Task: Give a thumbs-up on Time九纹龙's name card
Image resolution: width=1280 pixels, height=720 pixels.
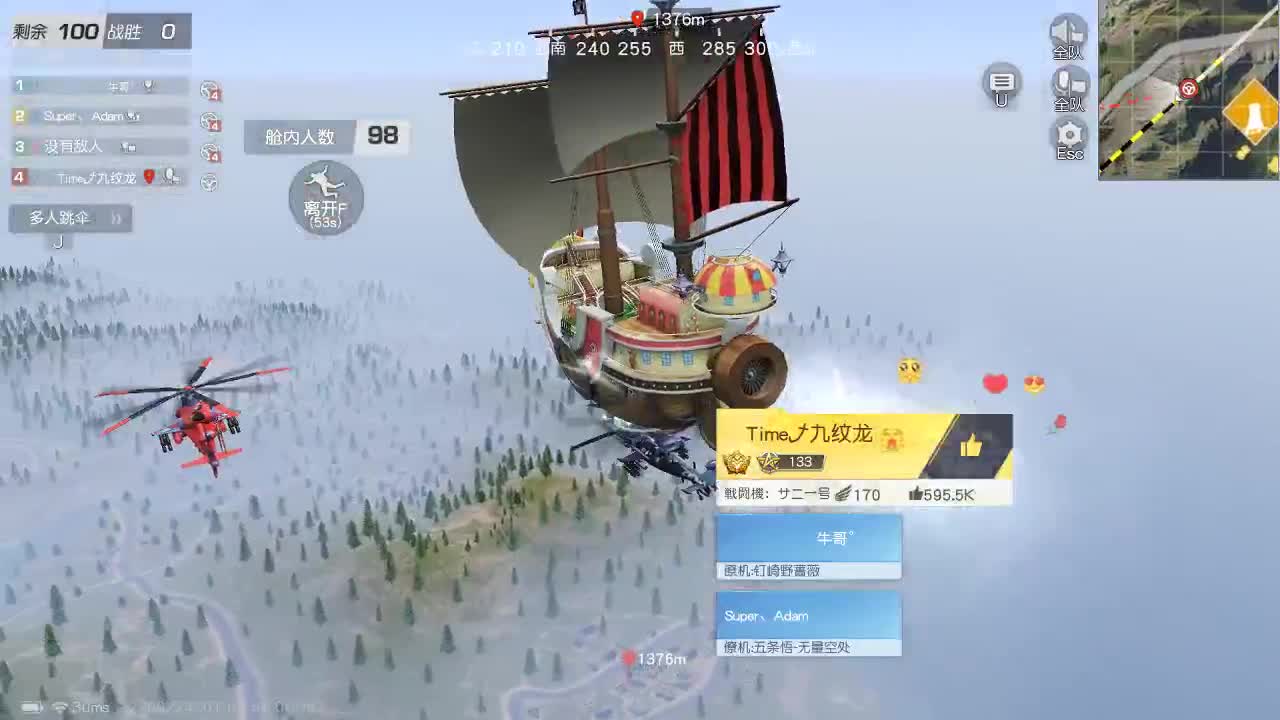Action: tap(970, 446)
